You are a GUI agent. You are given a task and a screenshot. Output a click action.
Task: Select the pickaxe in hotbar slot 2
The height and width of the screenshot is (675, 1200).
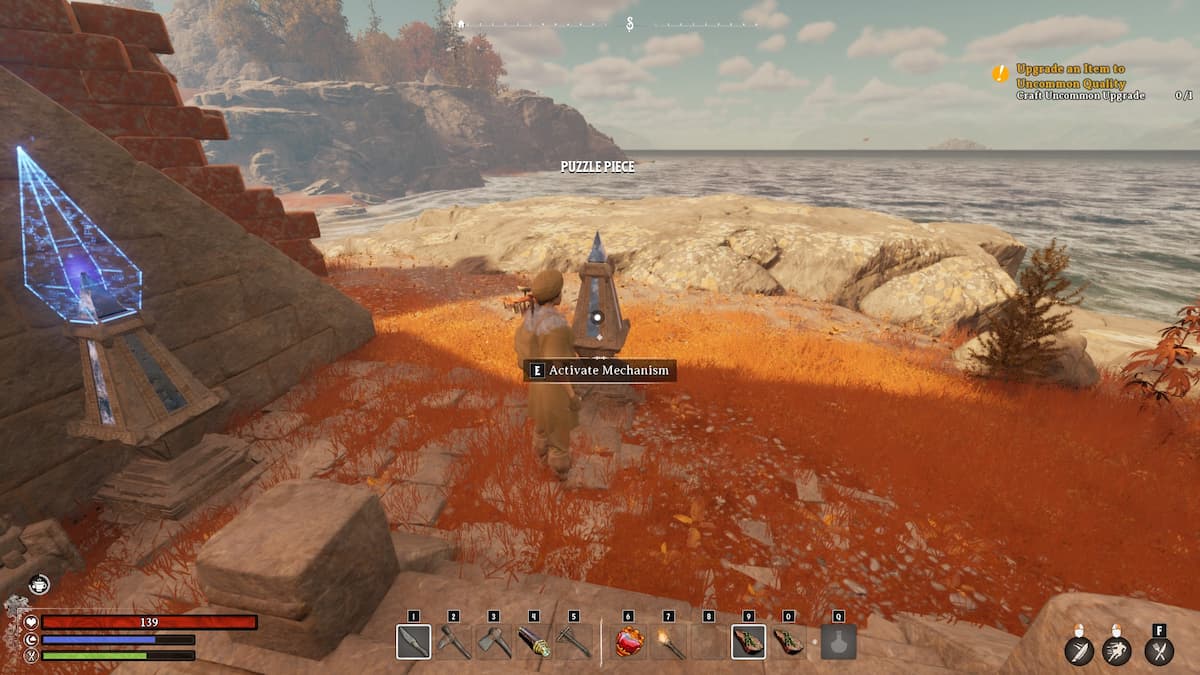click(453, 642)
